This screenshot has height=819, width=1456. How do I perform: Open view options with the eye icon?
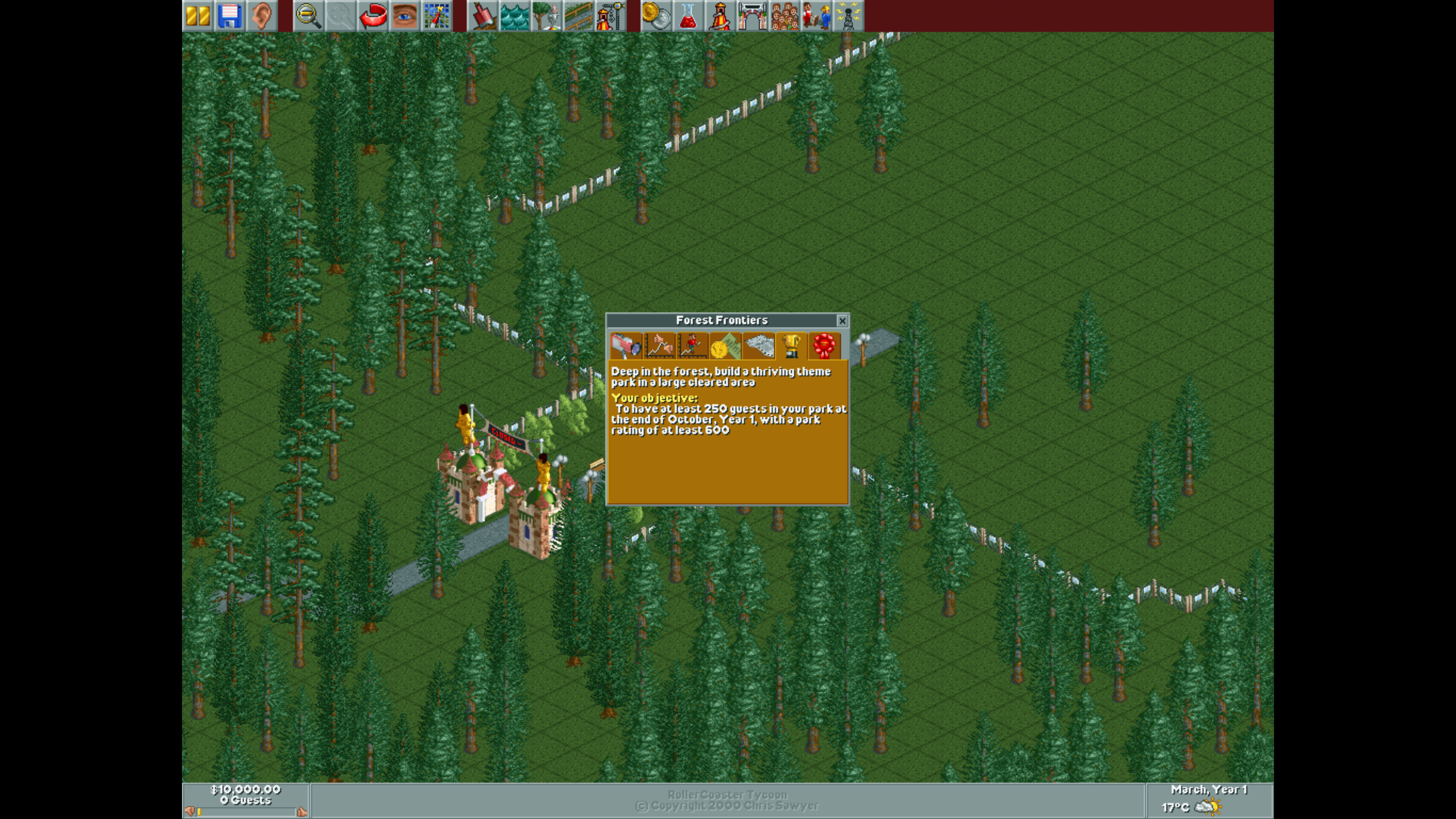click(x=405, y=16)
